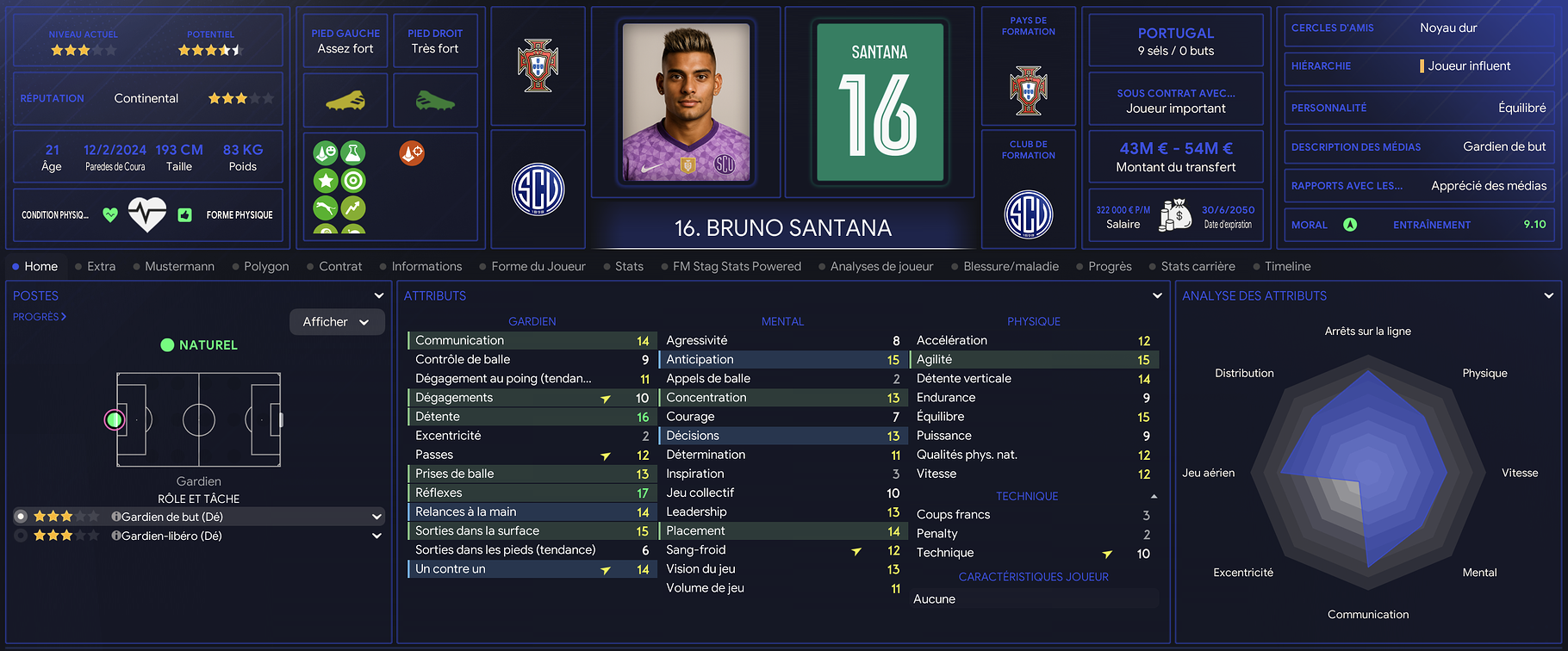
Task: Show the Forme du Joueur tab
Action: 538,267
